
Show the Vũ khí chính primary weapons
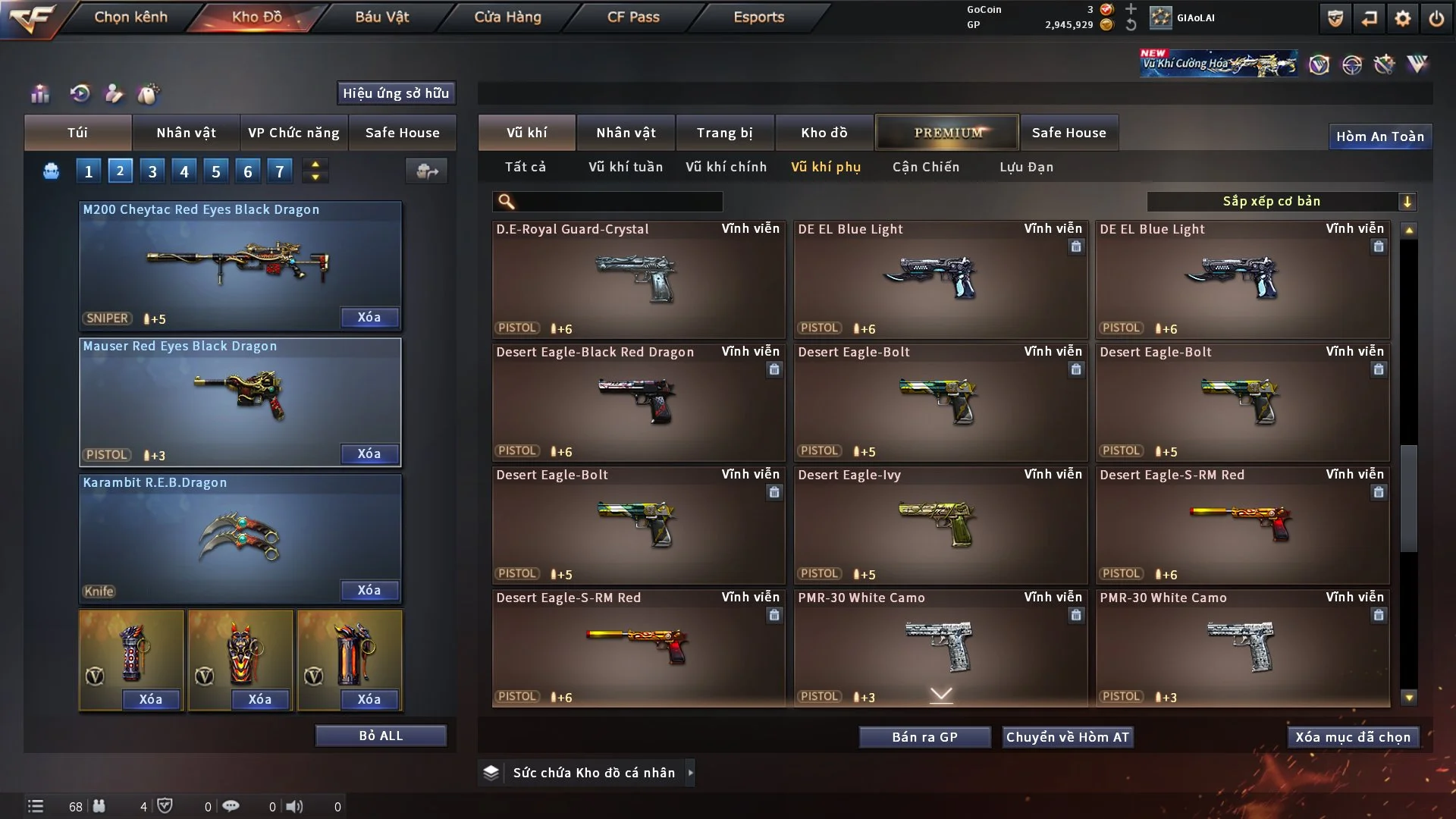tap(726, 167)
